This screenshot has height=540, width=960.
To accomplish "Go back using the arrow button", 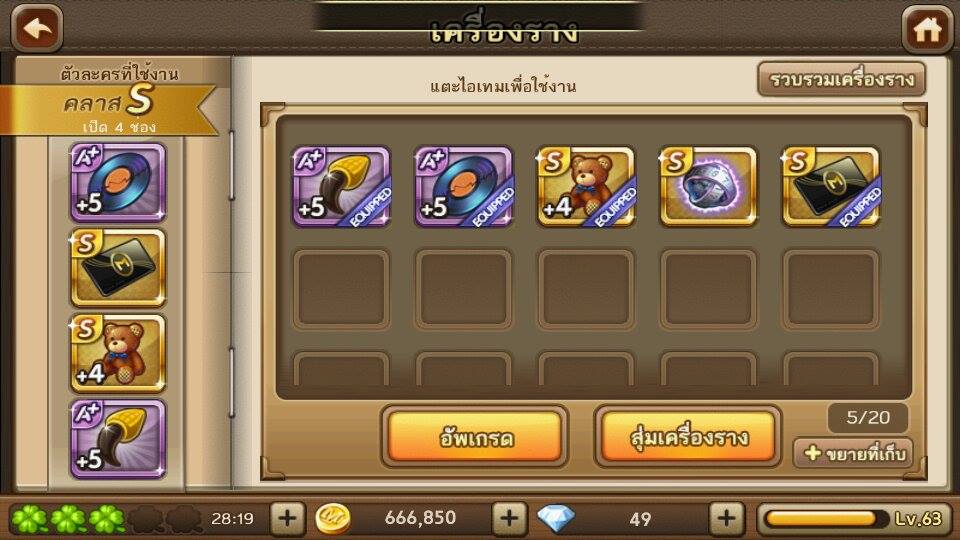I will pos(37,28).
